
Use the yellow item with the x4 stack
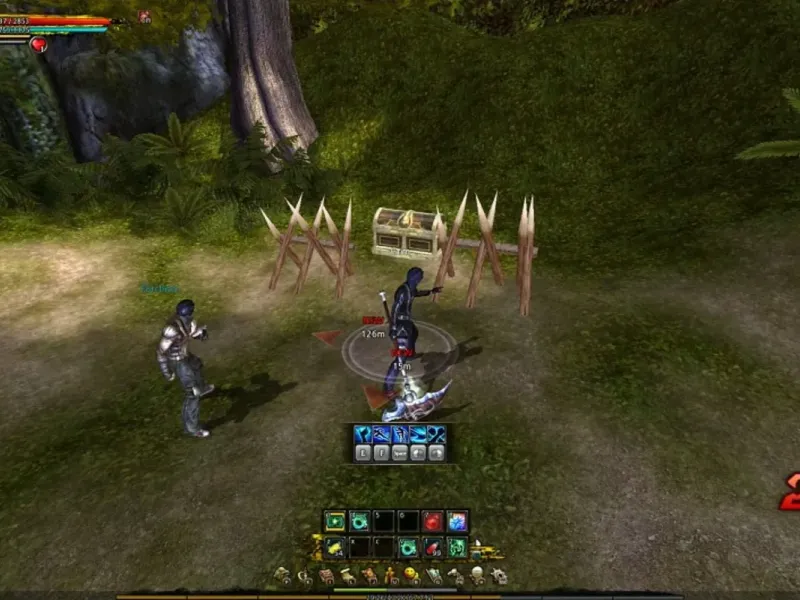tap(335, 547)
